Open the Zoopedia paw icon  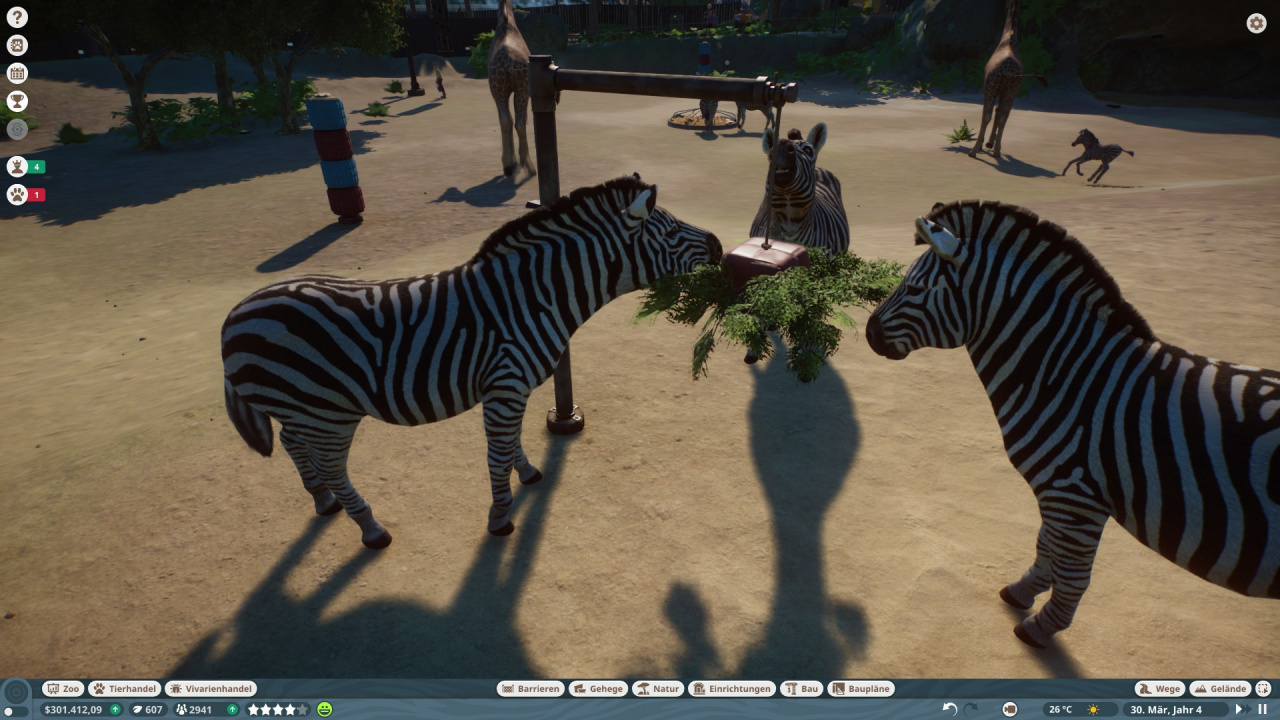pos(16,44)
